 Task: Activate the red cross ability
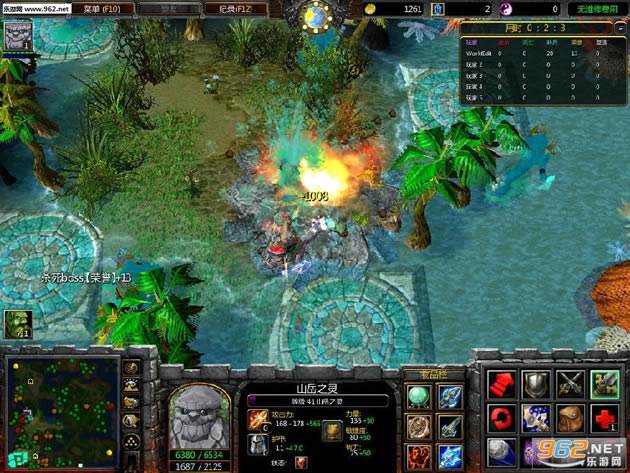pyautogui.click(x=605, y=417)
